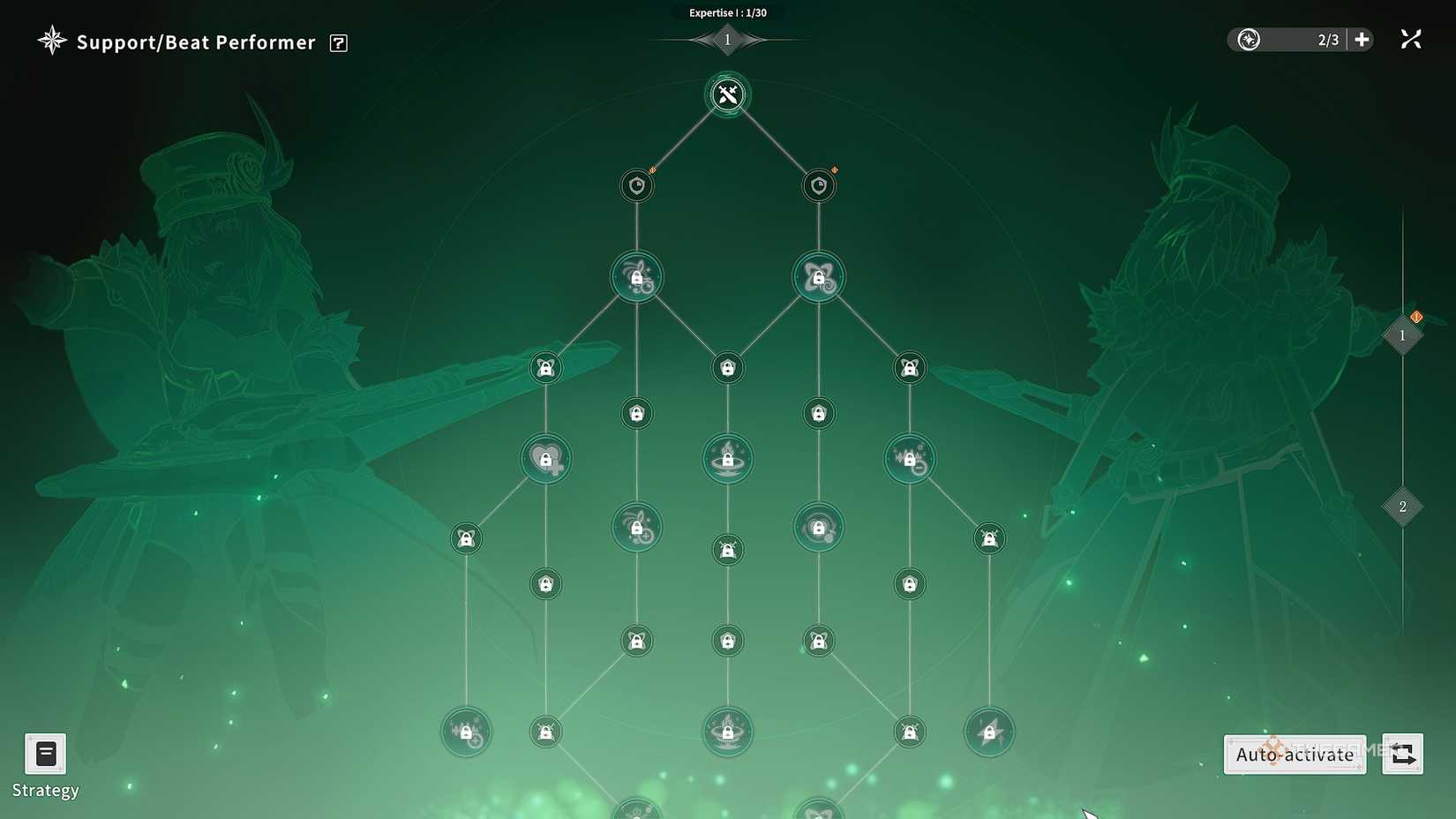This screenshot has width=1456, height=819.
Task: Select the locked soundwave-minus skill node
Action: point(909,458)
